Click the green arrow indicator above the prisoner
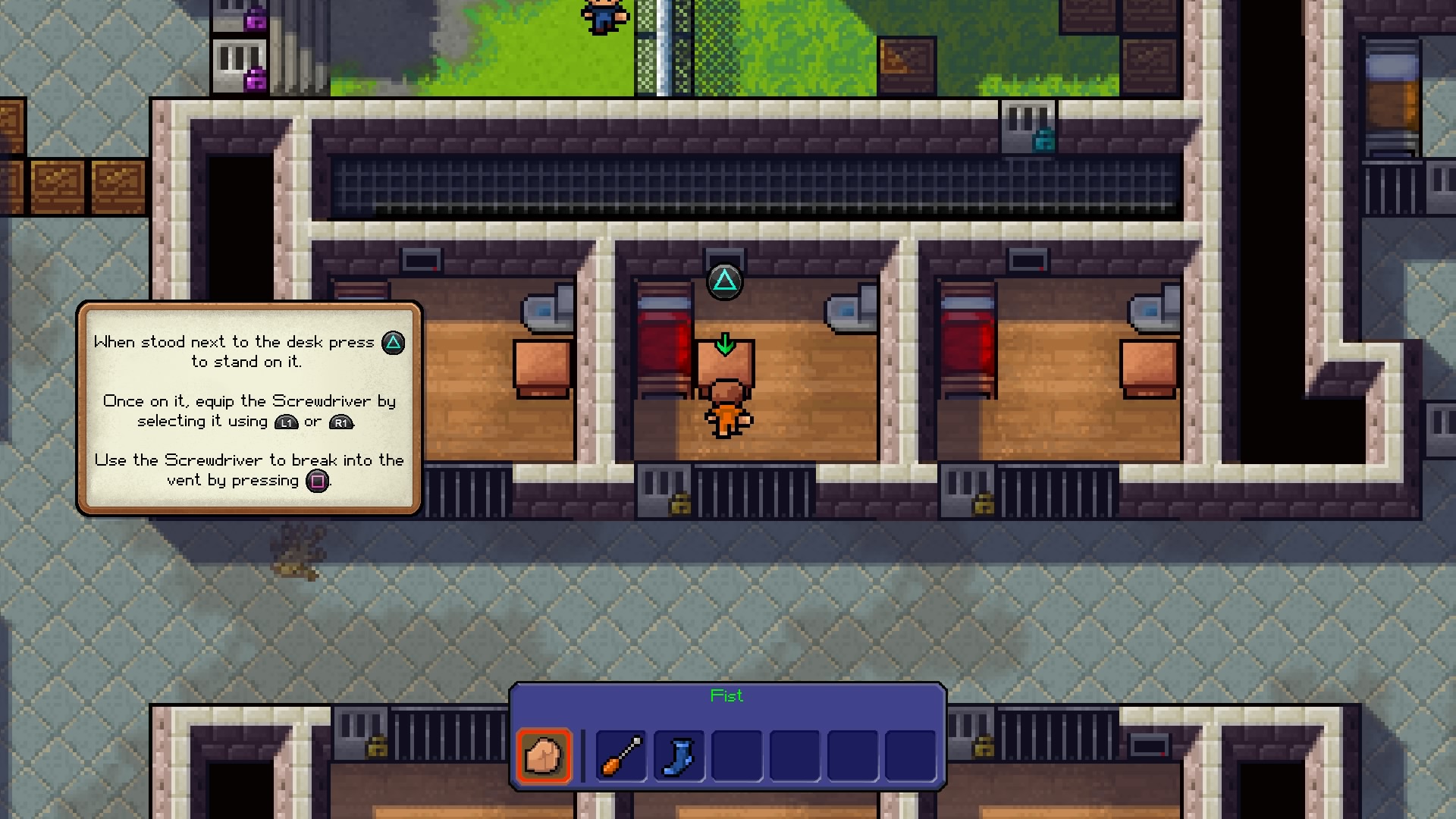Image resolution: width=1456 pixels, height=819 pixels. 725,343
